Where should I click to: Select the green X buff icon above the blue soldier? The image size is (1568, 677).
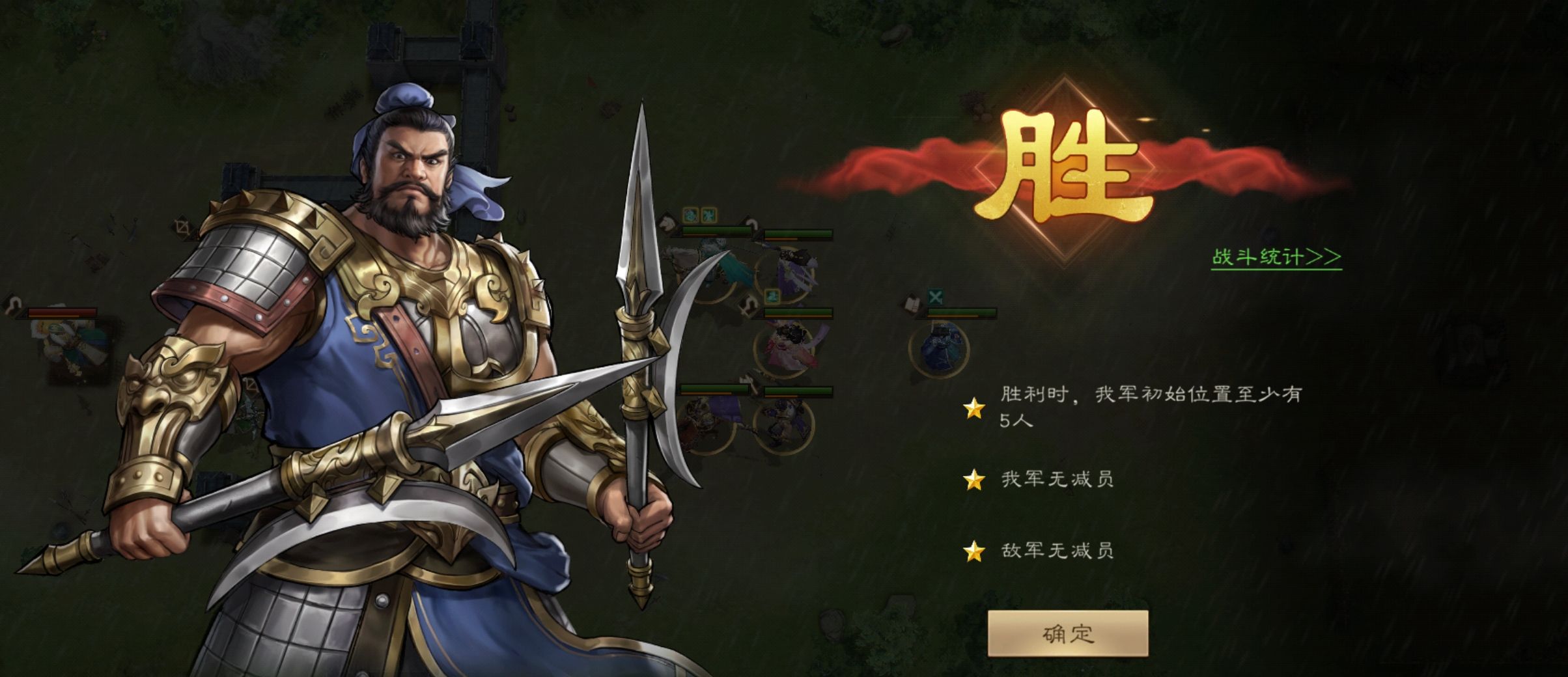pos(936,297)
